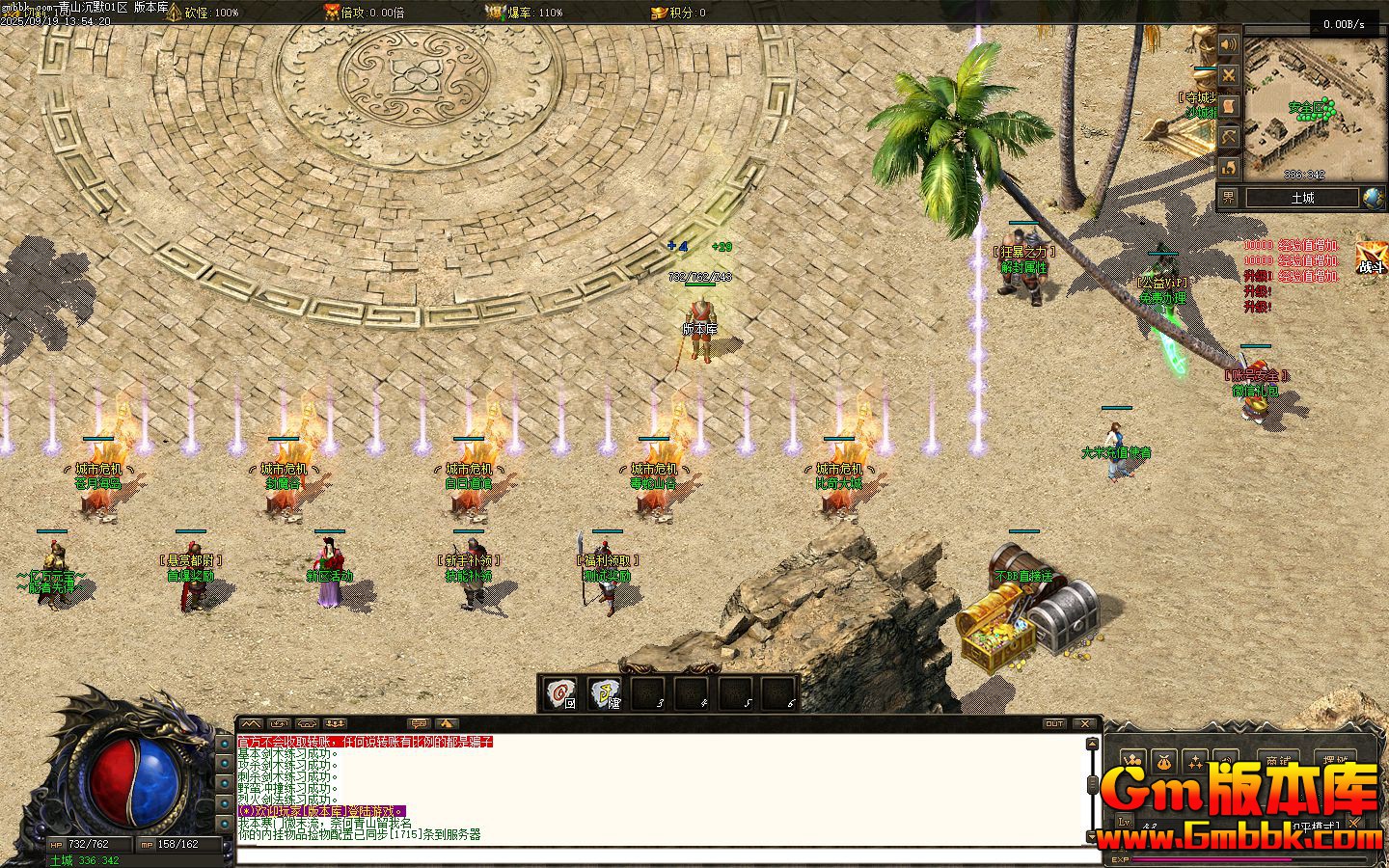Close the chat panel with X

coord(1085,723)
